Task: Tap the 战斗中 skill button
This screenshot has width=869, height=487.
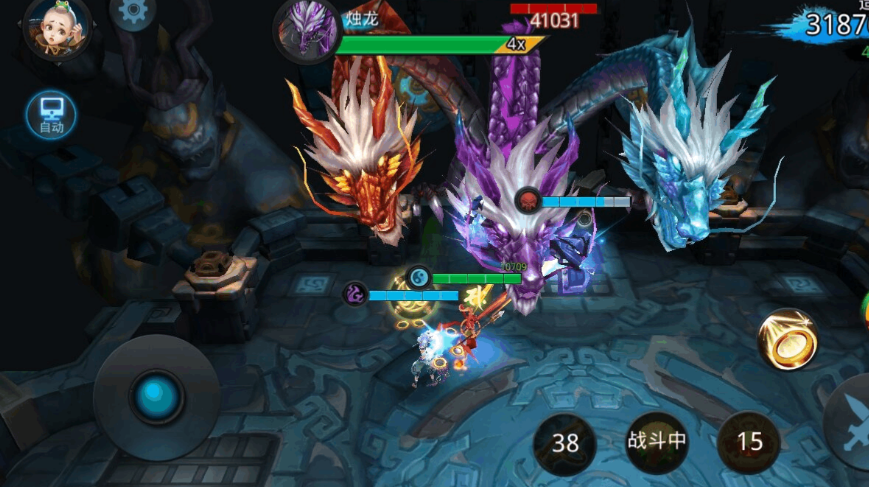Action: coord(656,441)
